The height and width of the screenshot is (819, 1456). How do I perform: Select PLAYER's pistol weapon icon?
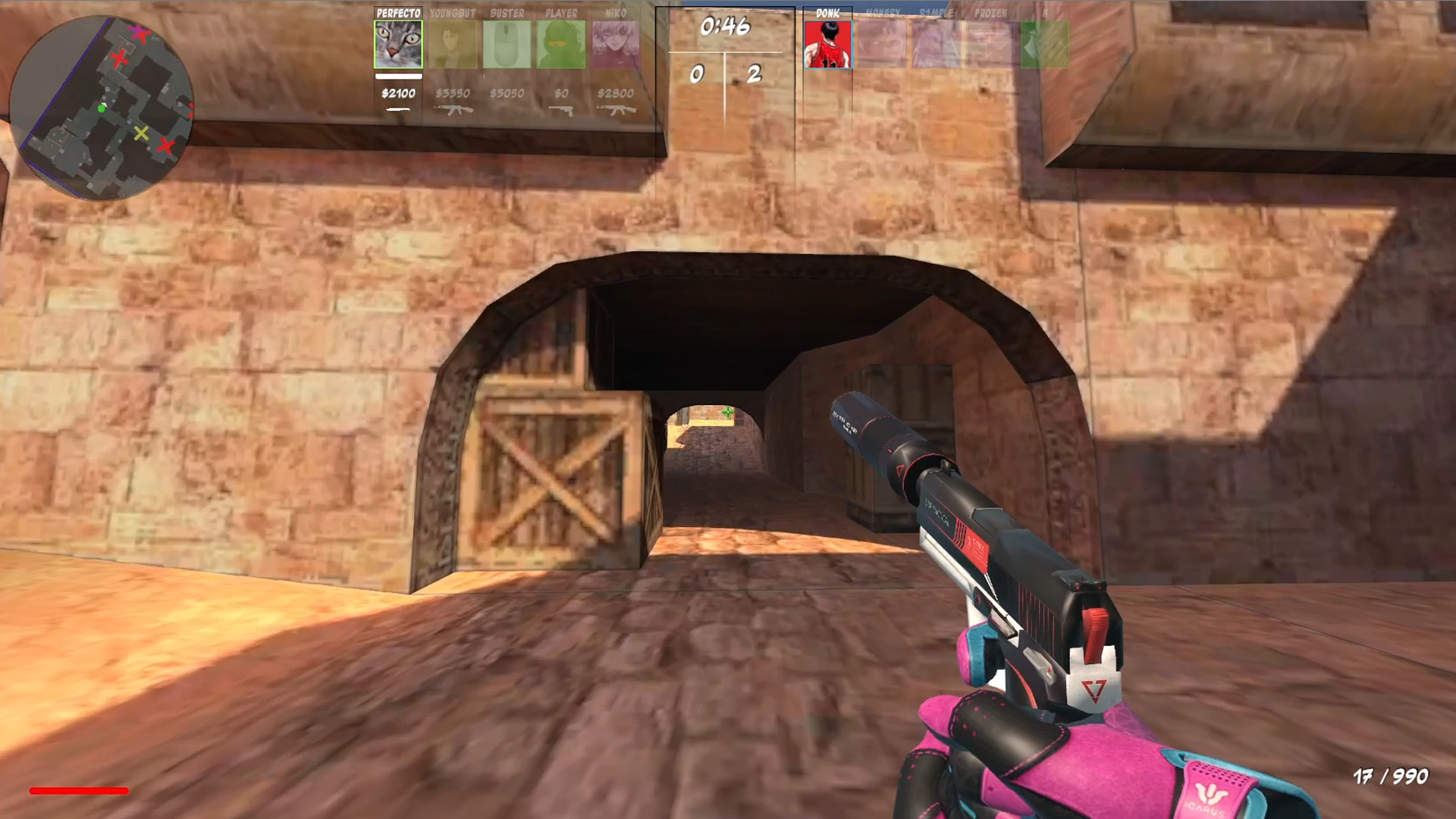pos(562,111)
